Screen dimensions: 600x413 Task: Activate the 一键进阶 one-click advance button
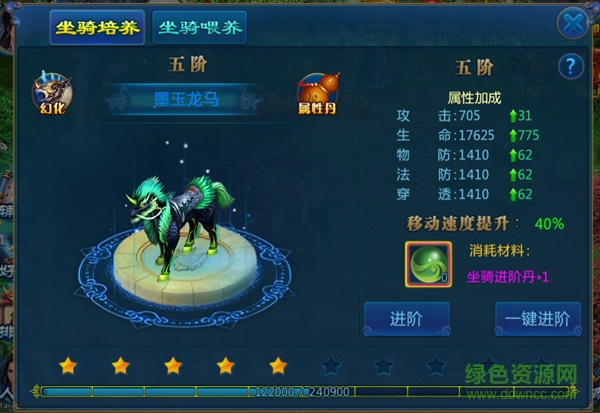(537, 319)
